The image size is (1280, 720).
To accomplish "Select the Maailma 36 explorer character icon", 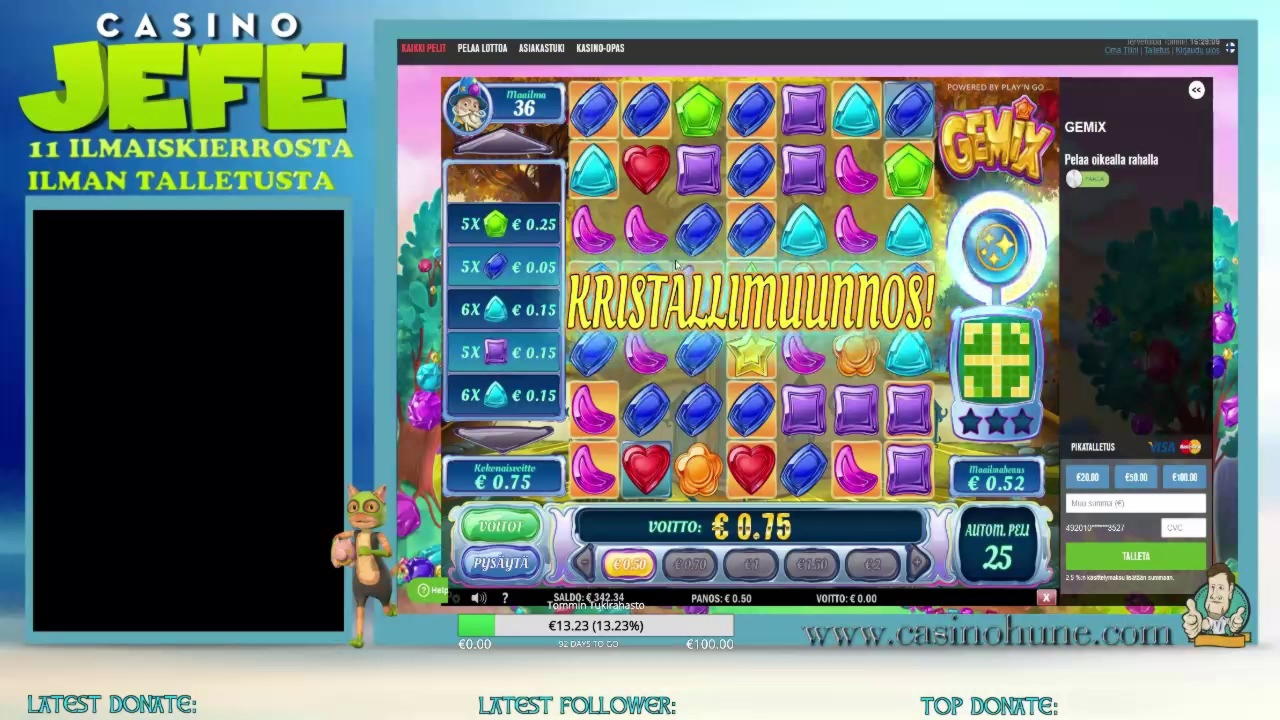I will pos(468,108).
